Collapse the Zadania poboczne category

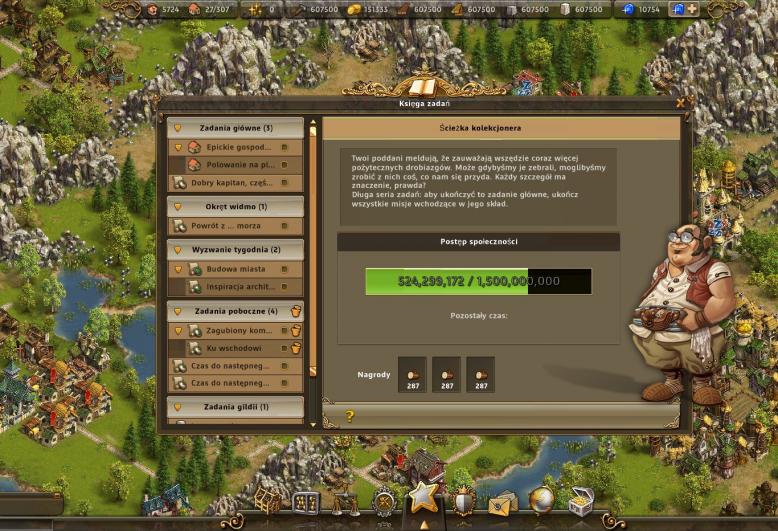(x=235, y=311)
